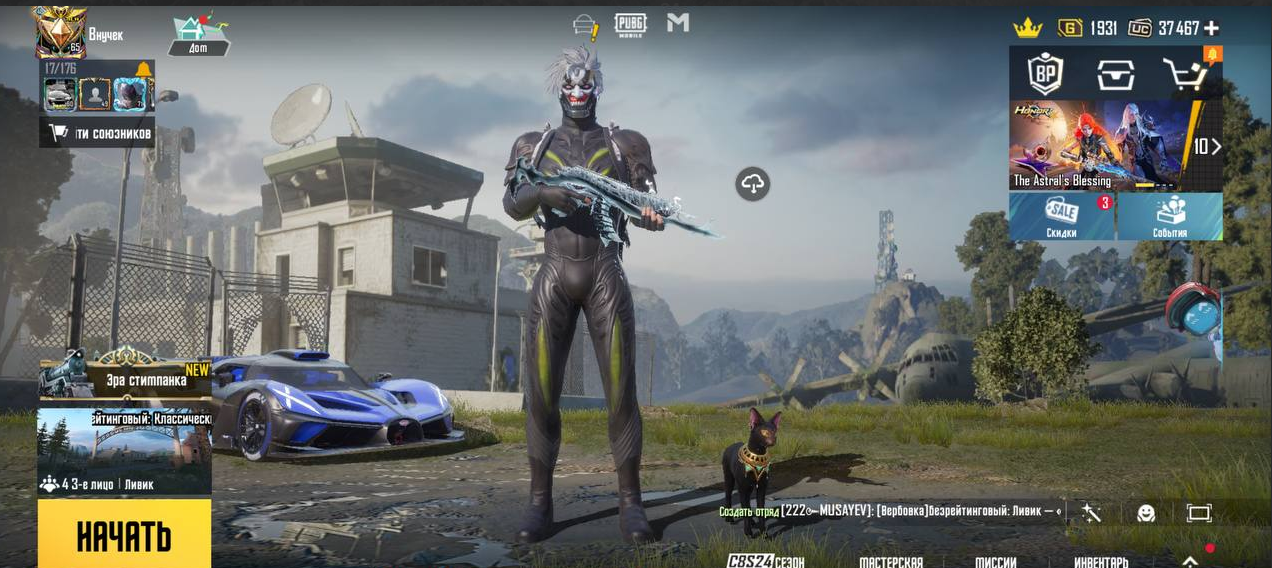Image resolution: width=1272 pixels, height=568 pixels.
Task: Open the supply crate icon
Action: [1115, 73]
